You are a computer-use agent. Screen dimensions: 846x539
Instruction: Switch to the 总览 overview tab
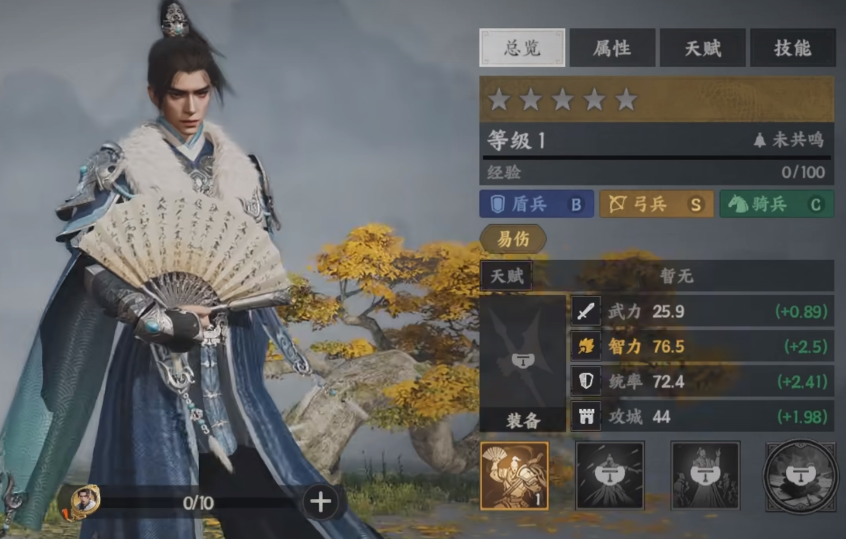[522, 47]
